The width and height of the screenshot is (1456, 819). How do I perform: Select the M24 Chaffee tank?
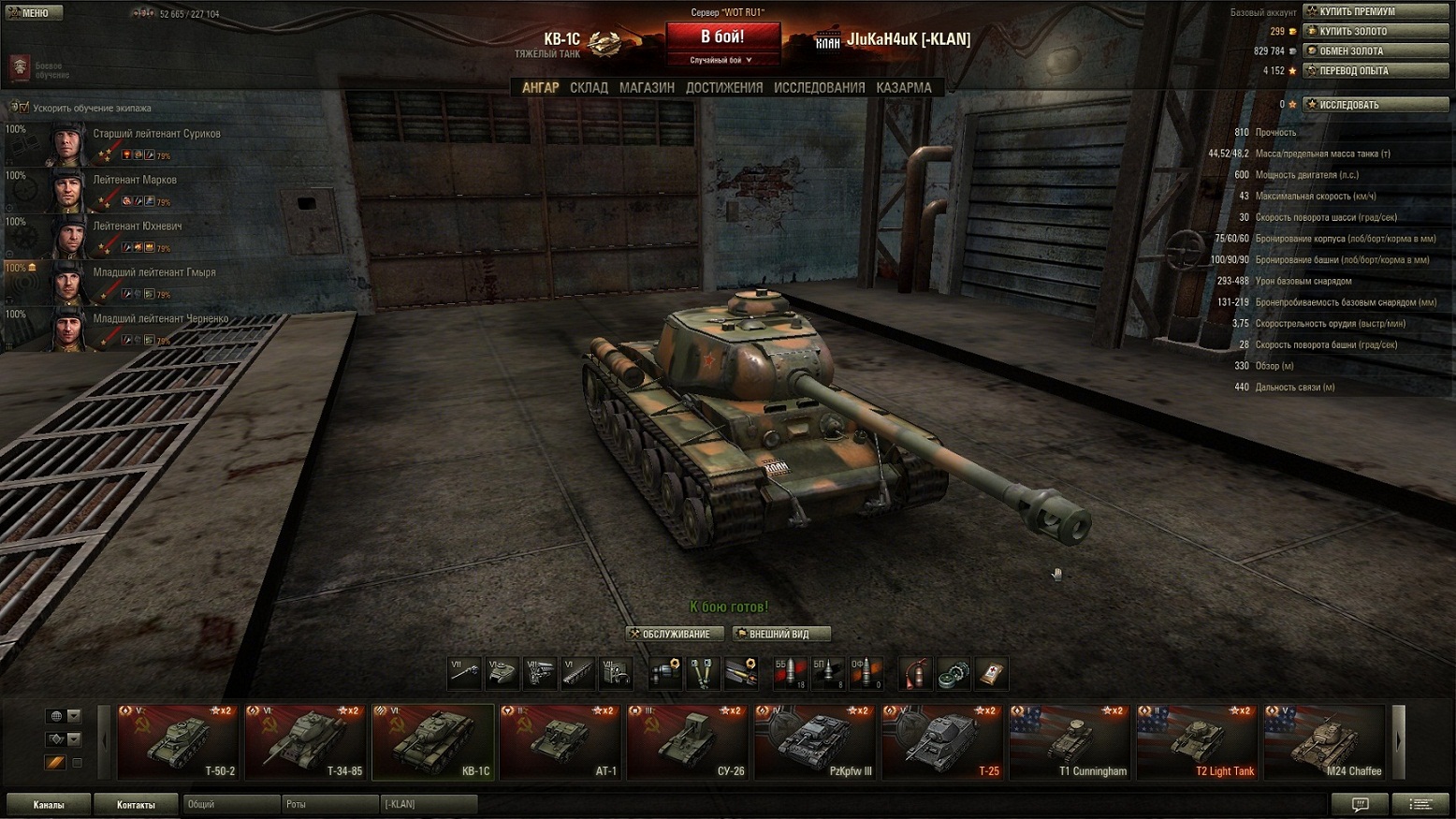tap(1324, 741)
